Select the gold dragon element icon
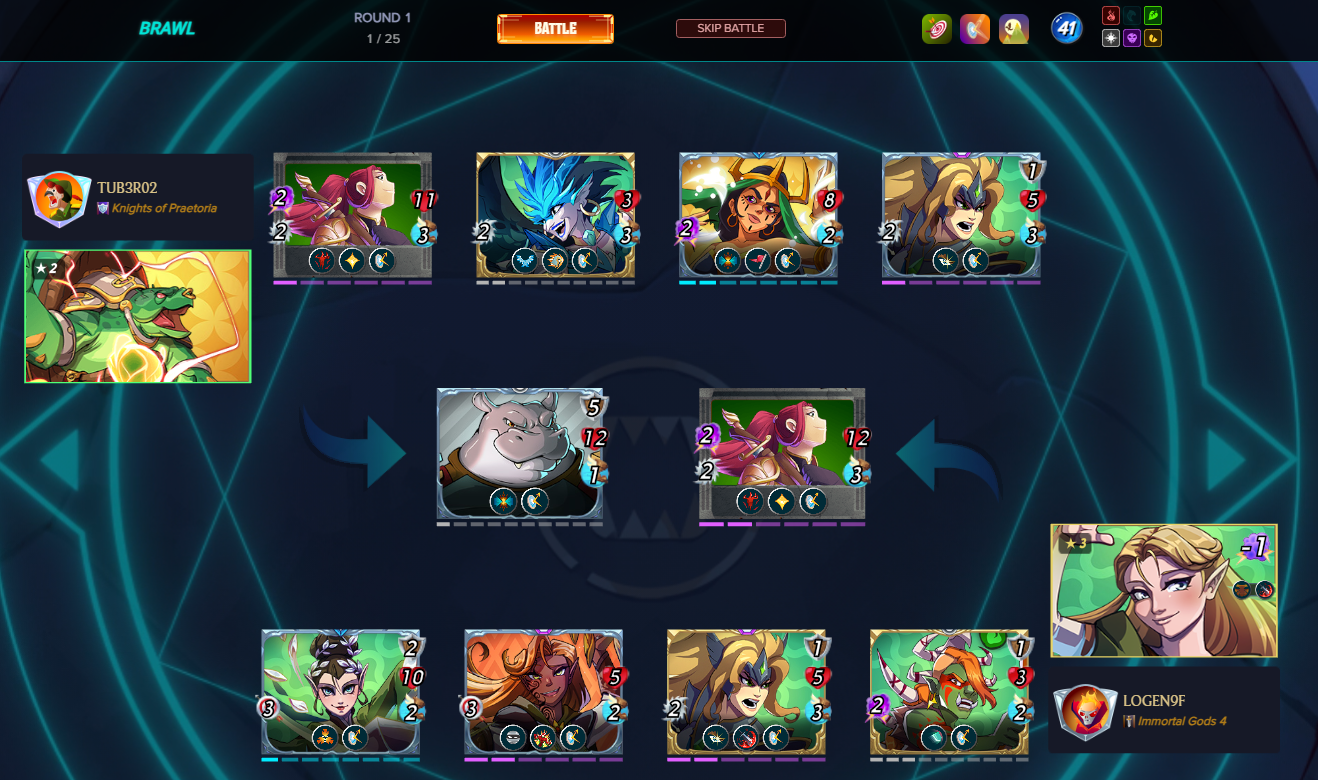 click(1153, 38)
